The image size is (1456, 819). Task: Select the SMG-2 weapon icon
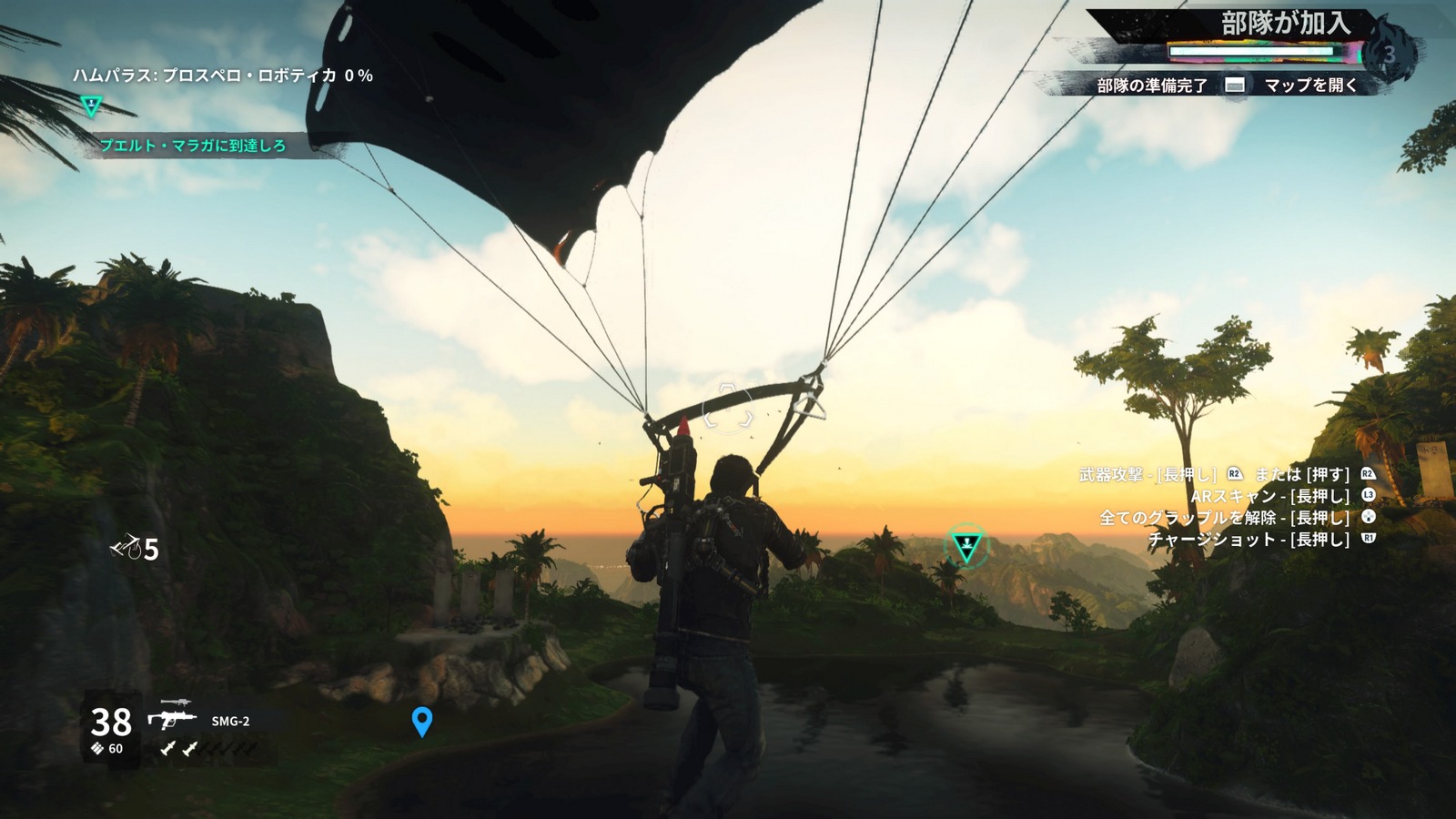point(173,719)
